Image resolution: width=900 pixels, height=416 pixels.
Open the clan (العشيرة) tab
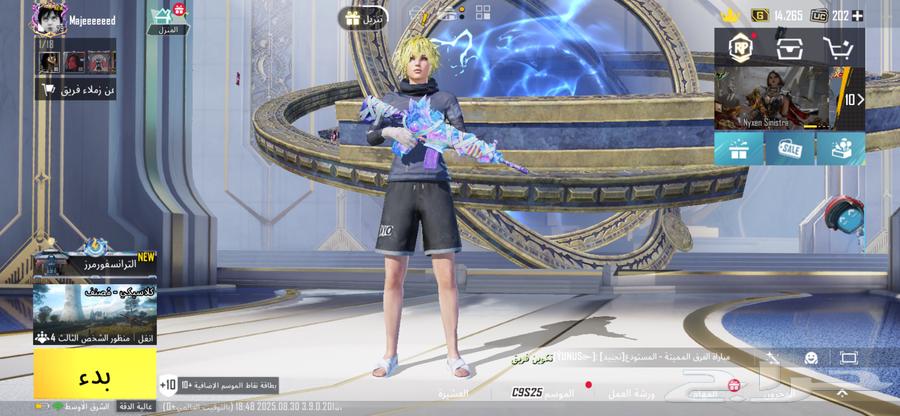[452, 393]
